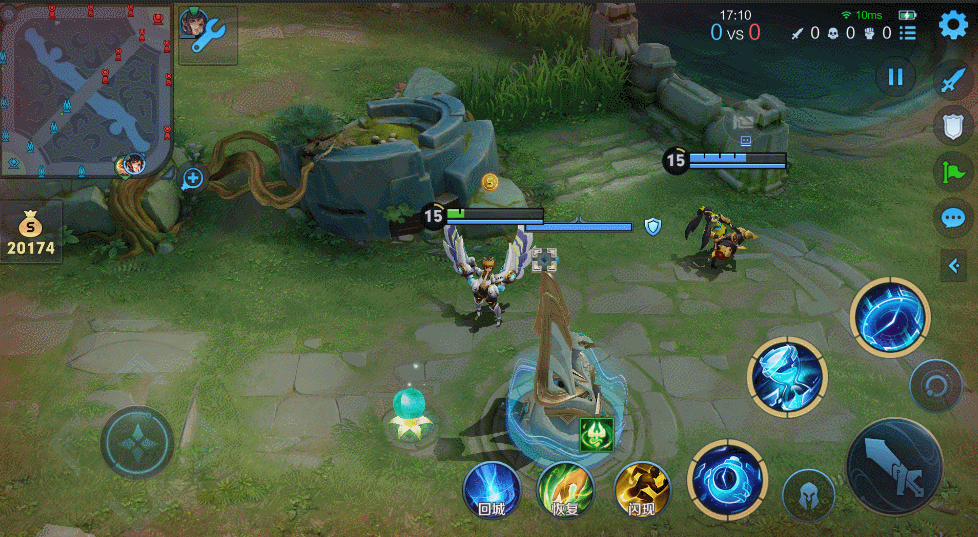Open the wrench equipment panel
Viewport: 978px width, 537px height.
208,36
